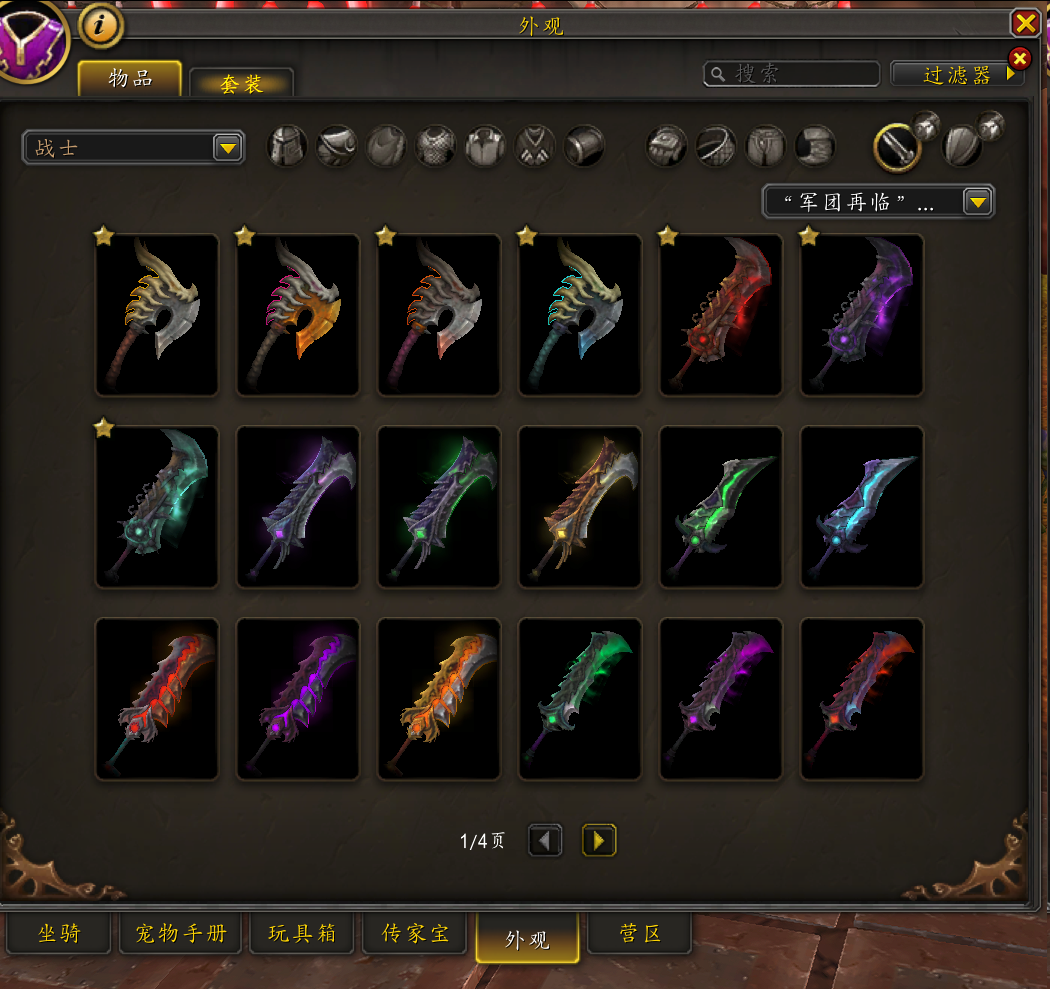The width and height of the screenshot is (1050, 989).
Task: Select the 物品 items tab
Action: (130, 79)
